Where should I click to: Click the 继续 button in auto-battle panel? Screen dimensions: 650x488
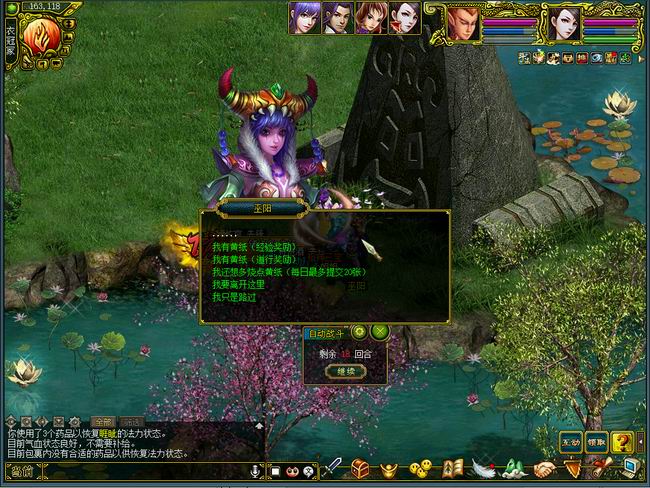345,372
